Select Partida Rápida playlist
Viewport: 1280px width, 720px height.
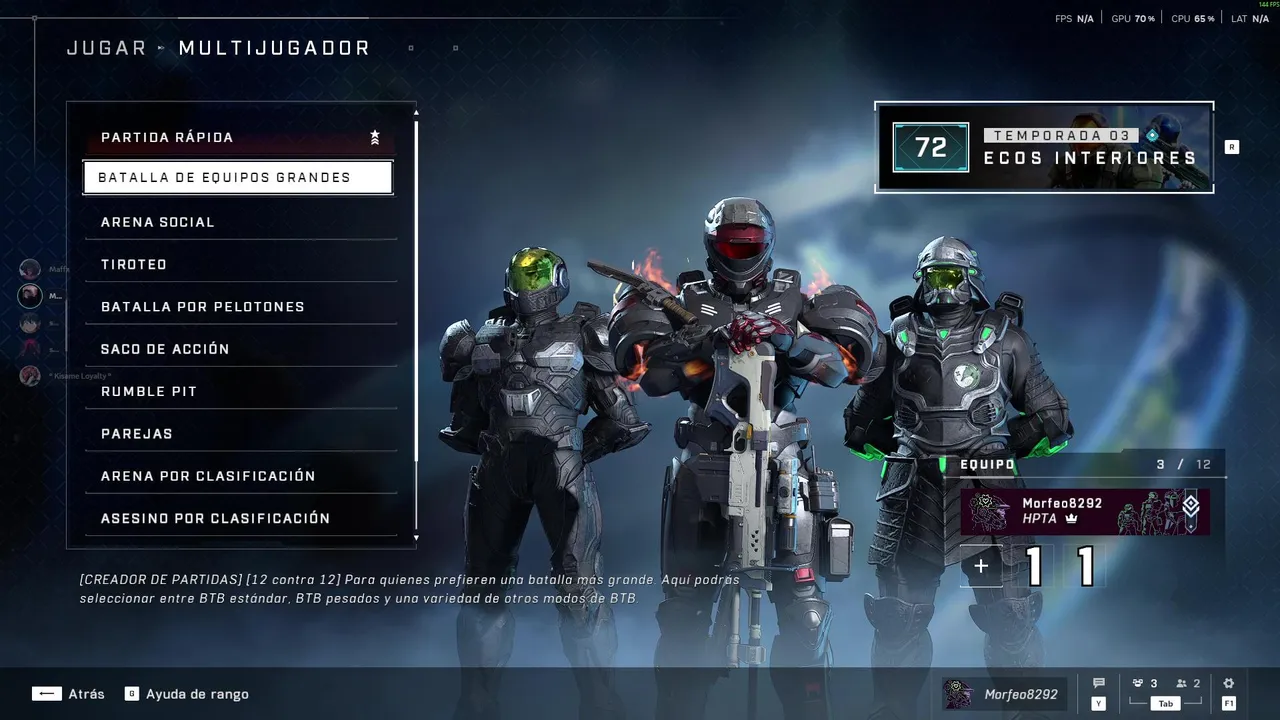tap(238, 138)
